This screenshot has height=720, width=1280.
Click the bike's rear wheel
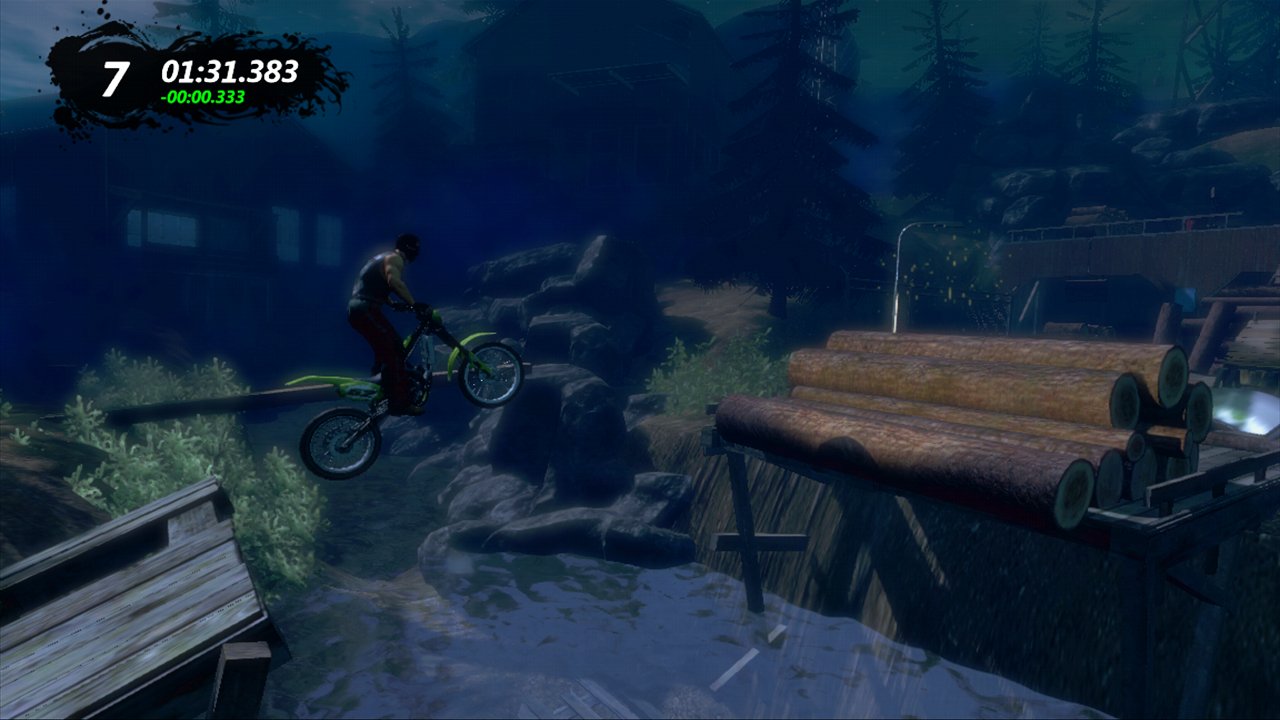tap(338, 442)
